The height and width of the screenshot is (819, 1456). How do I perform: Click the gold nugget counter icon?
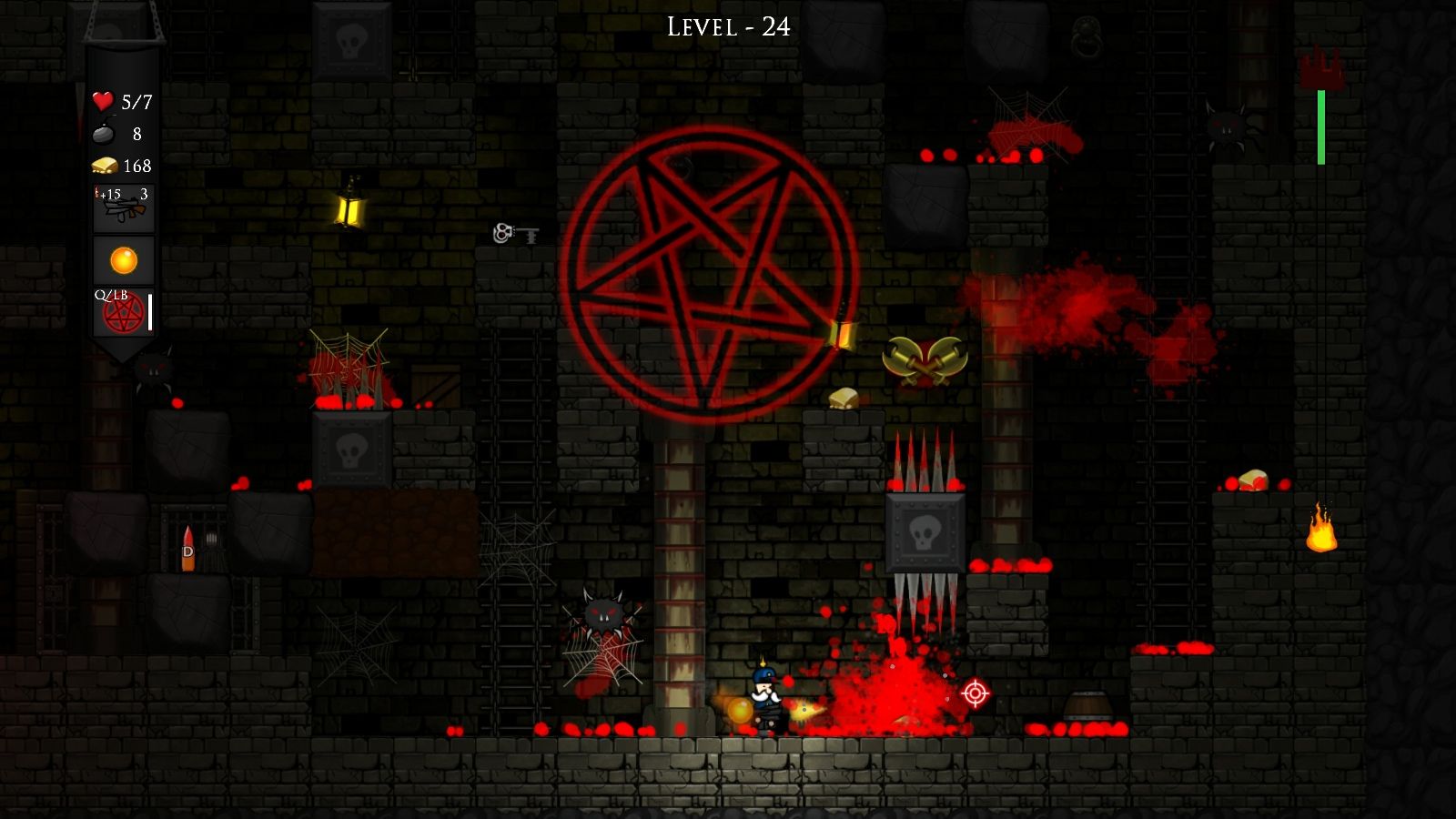click(x=105, y=165)
